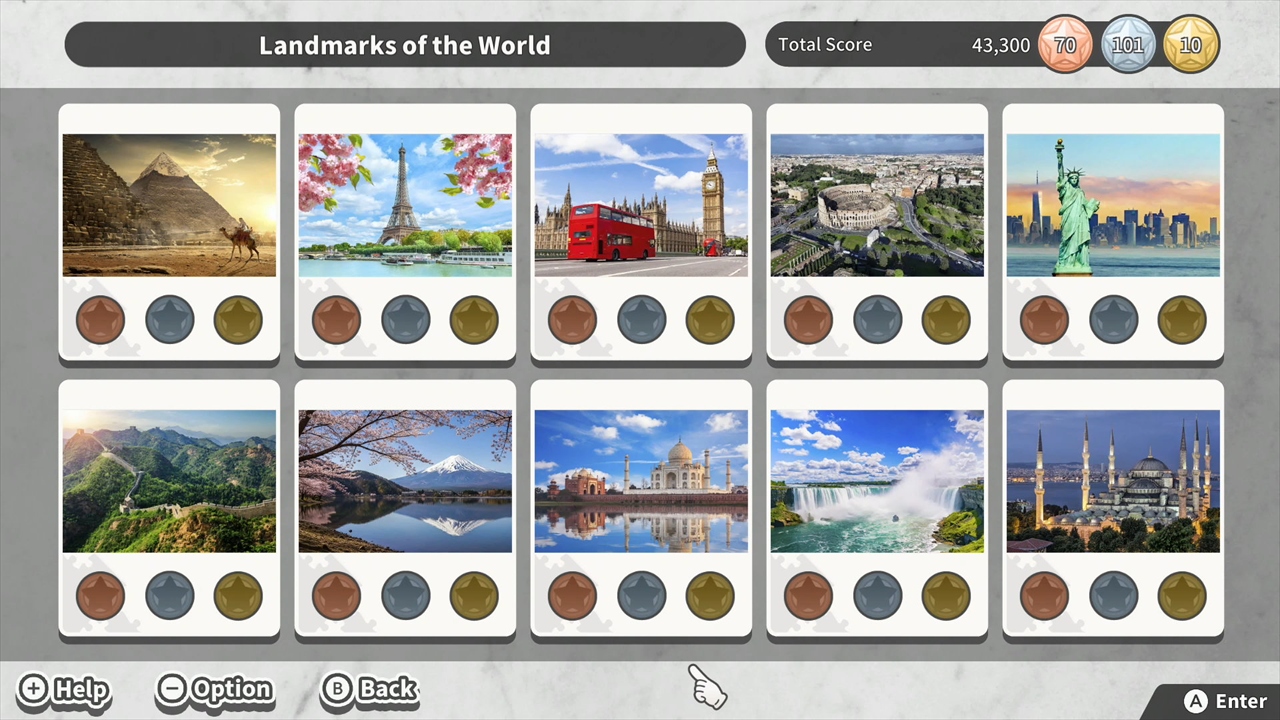Open the Option menu
Viewport: 1280px width, 720px height.
214,689
